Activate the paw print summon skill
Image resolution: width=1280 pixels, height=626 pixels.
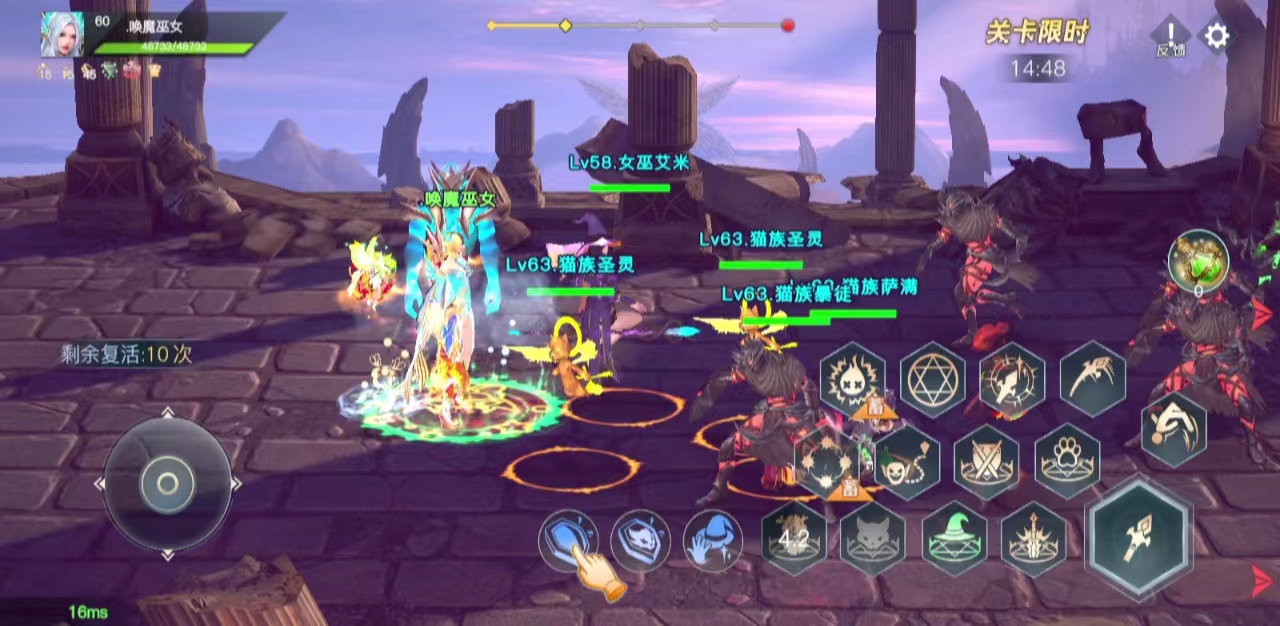click(1067, 461)
